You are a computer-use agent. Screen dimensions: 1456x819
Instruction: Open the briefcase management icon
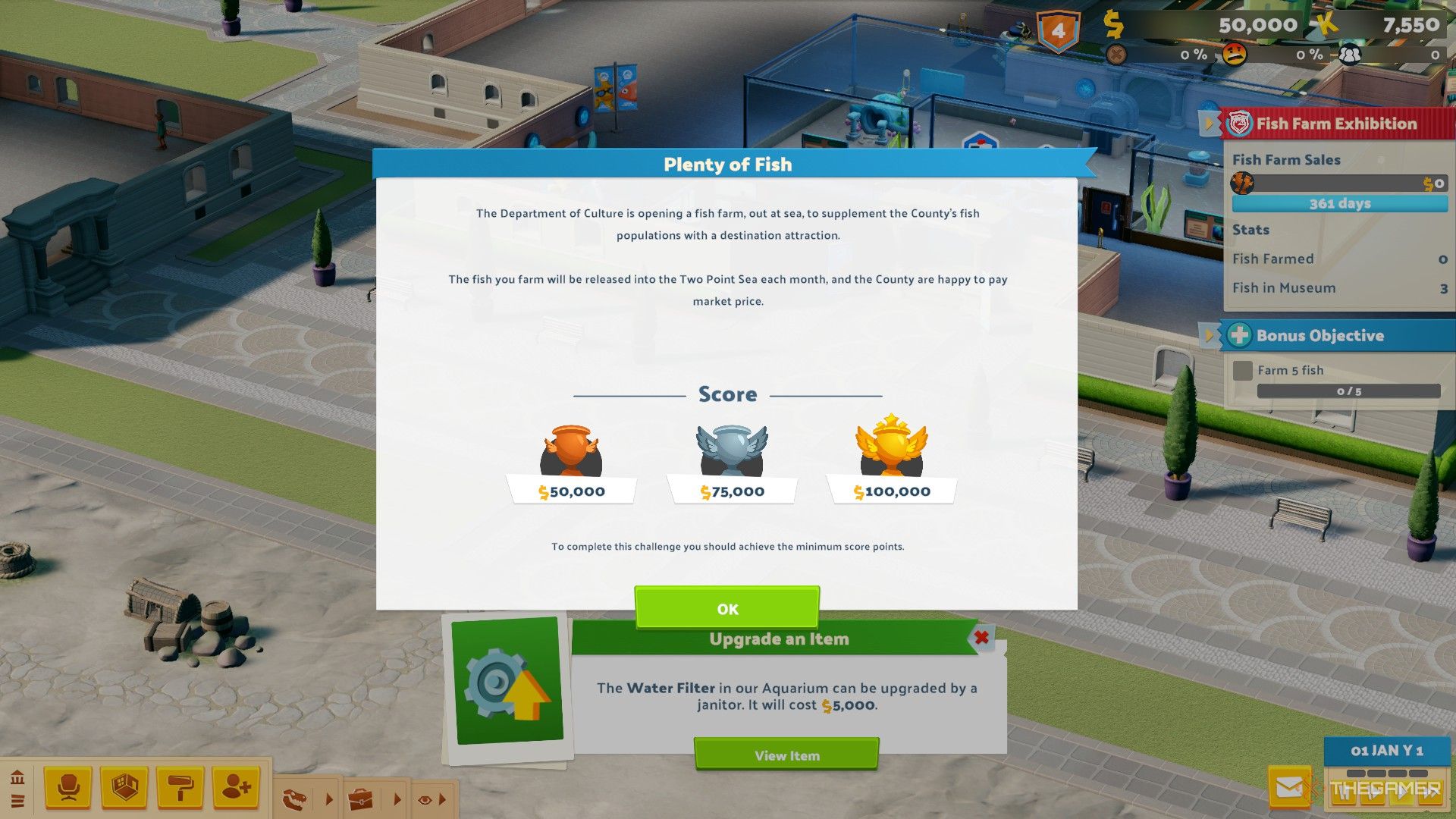pos(362,798)
